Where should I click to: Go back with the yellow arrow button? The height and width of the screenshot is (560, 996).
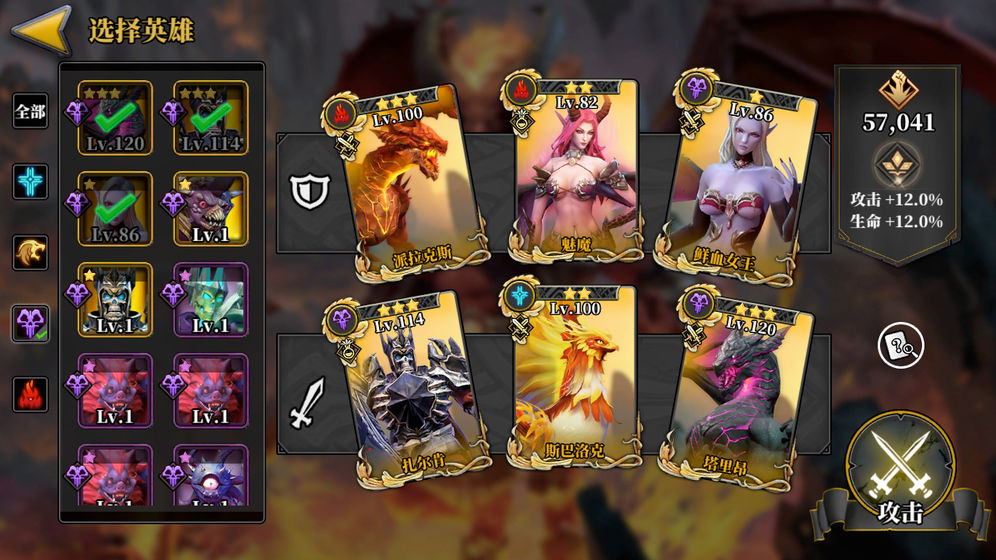tap(40, 30)
